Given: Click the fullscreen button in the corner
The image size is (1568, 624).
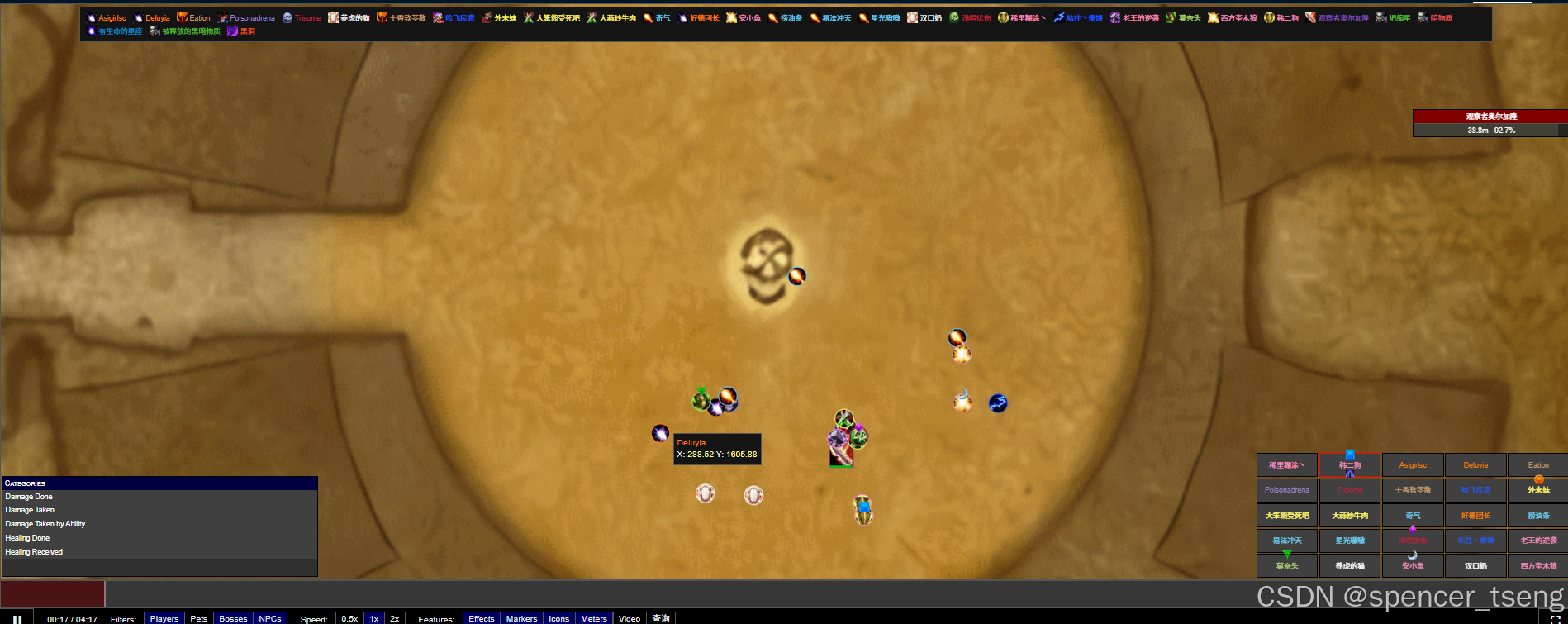Looking at the screenshot, I should (1555, 618).
